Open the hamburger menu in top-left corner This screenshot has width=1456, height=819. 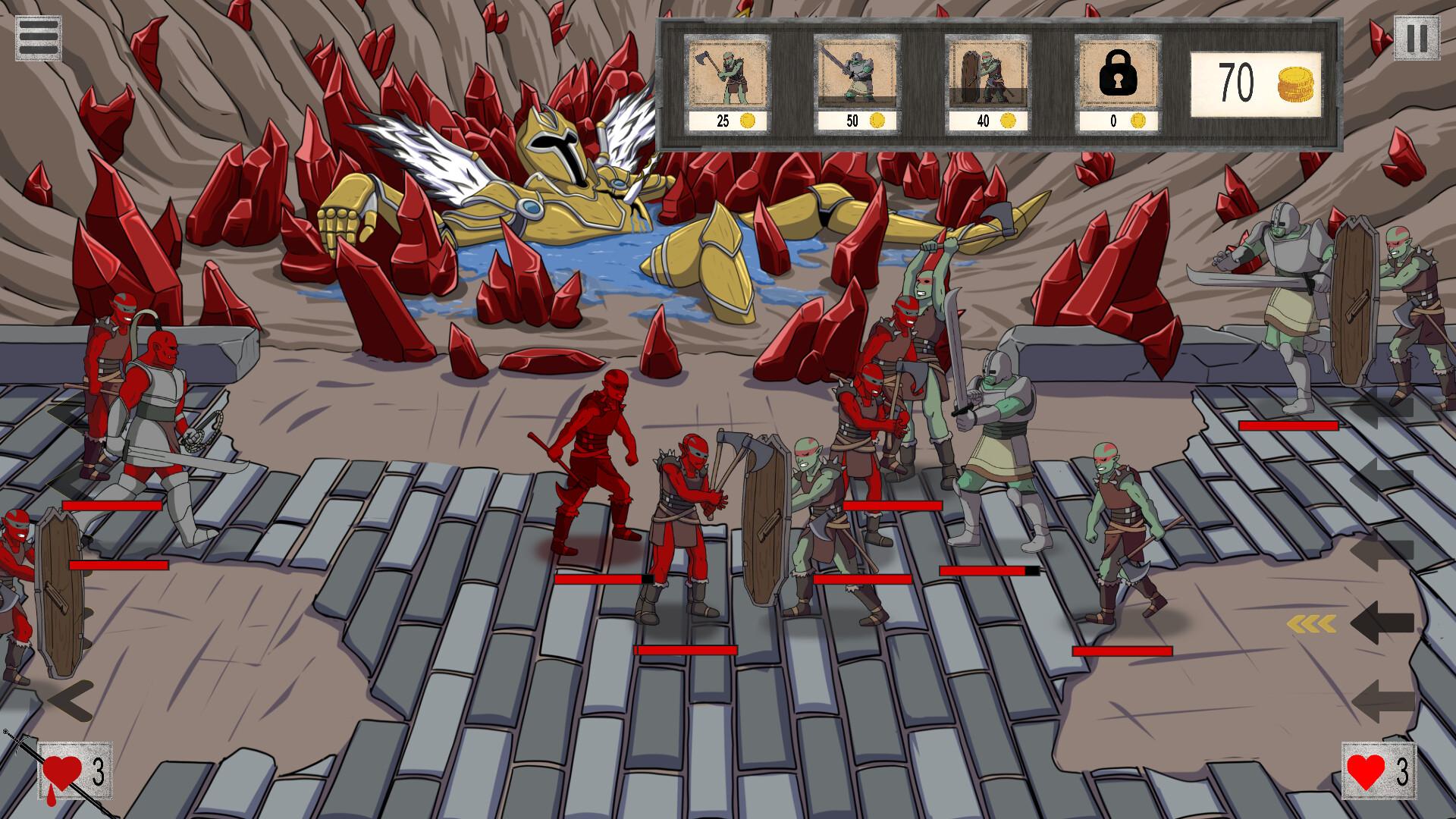pyautogui.click(x=39, y=34)
